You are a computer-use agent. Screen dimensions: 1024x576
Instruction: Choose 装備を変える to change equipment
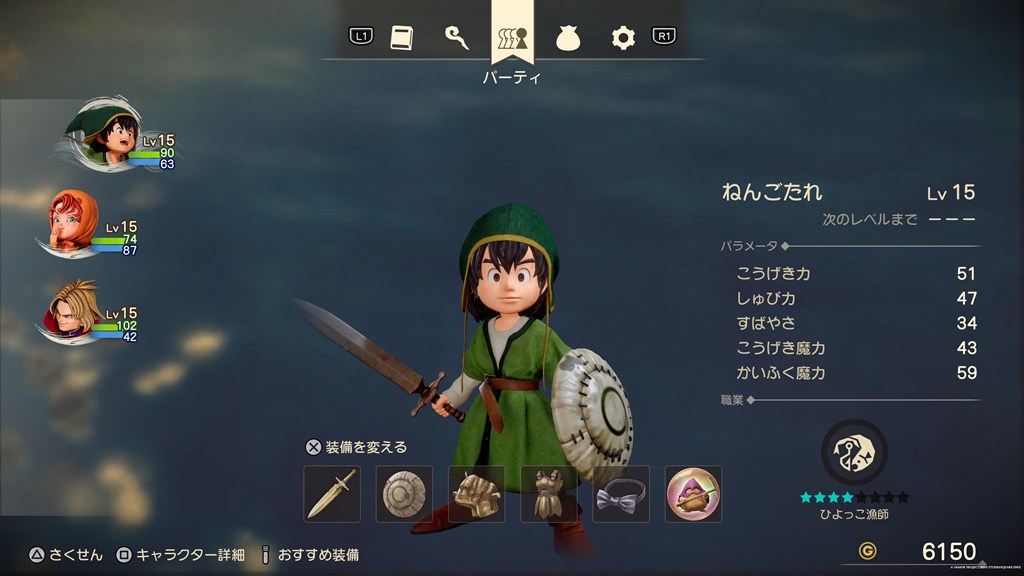coord(357,447)
